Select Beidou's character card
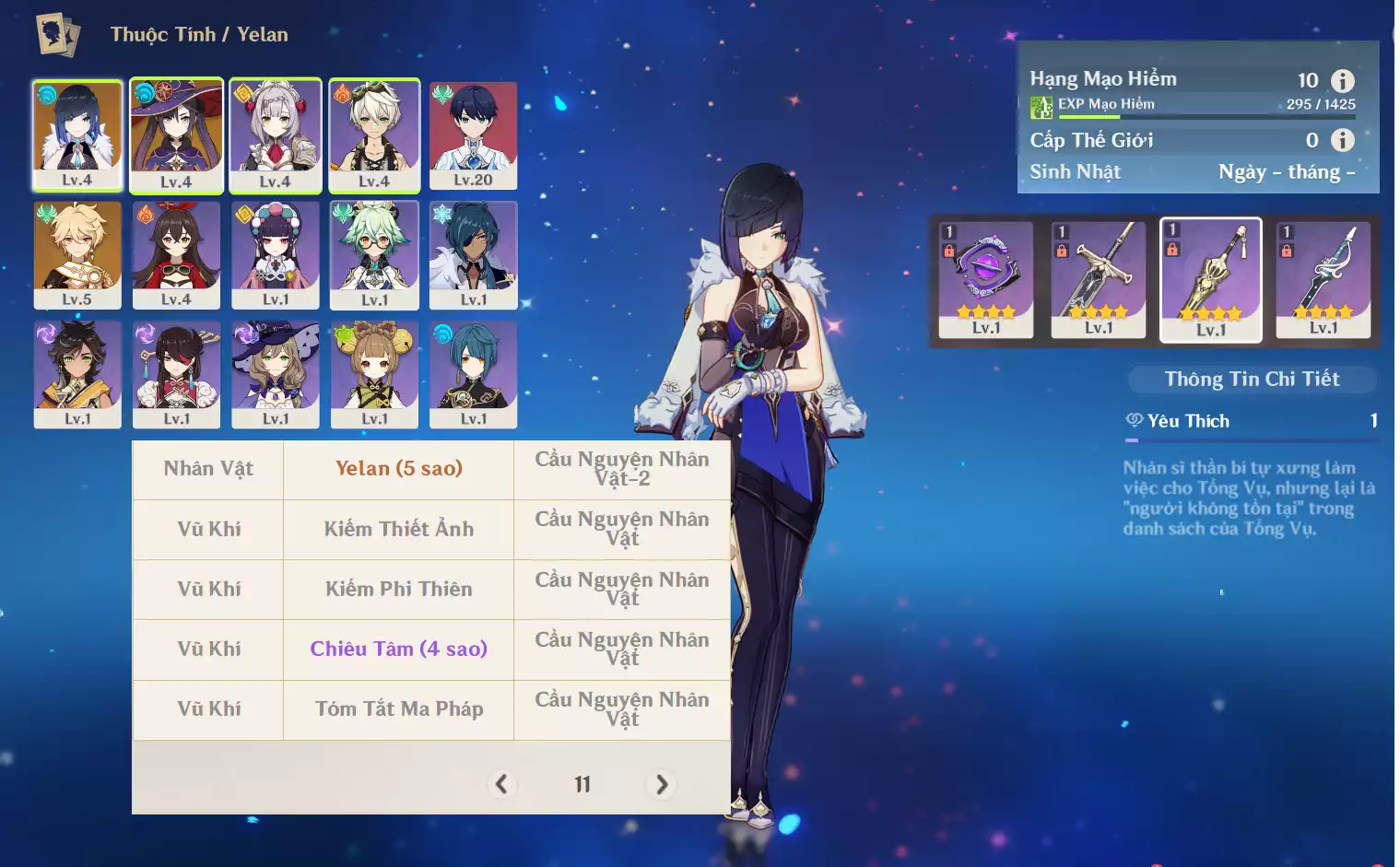1400x867 pixels. 176,373
